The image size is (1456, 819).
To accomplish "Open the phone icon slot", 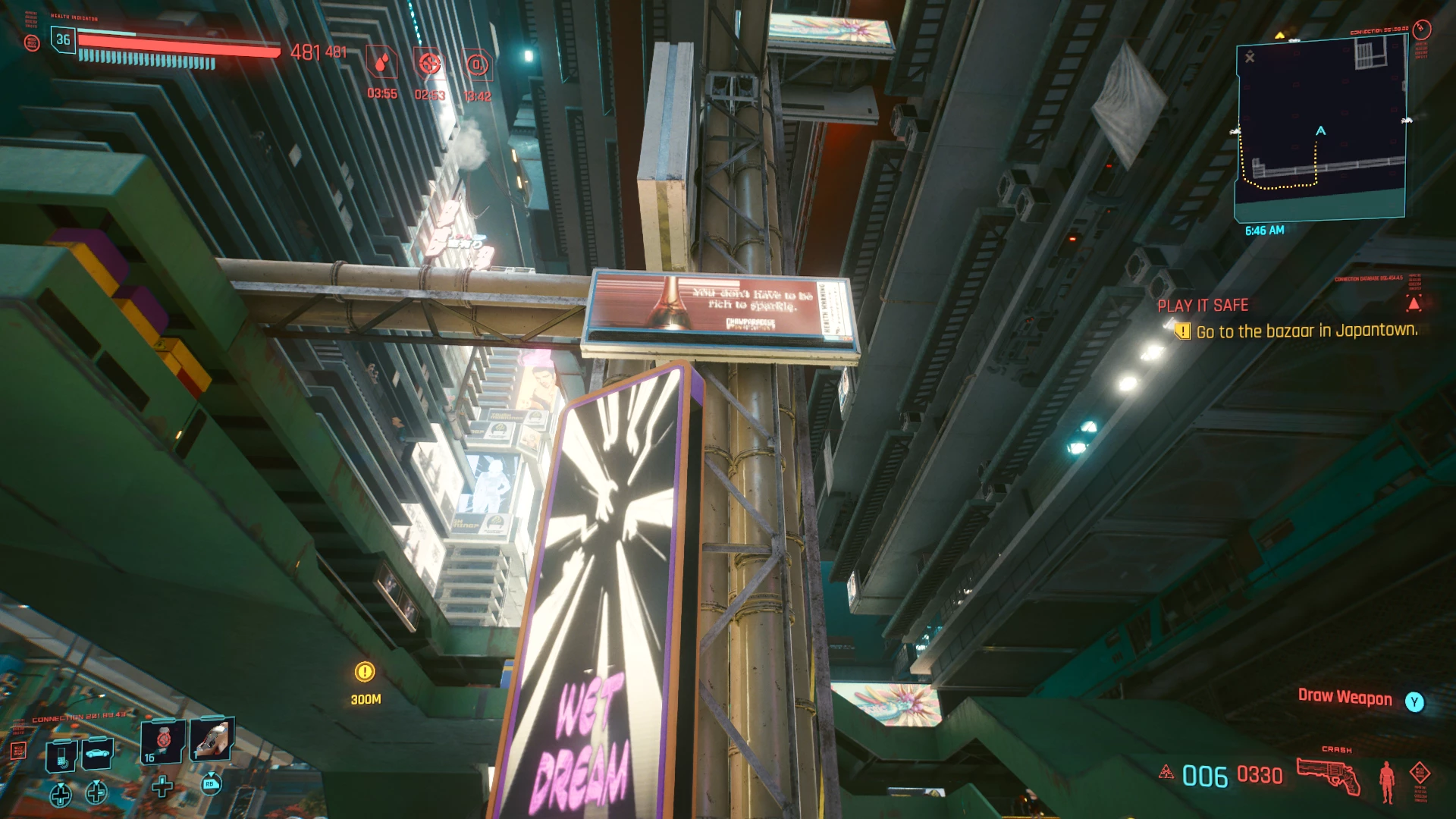I will 61,755.
